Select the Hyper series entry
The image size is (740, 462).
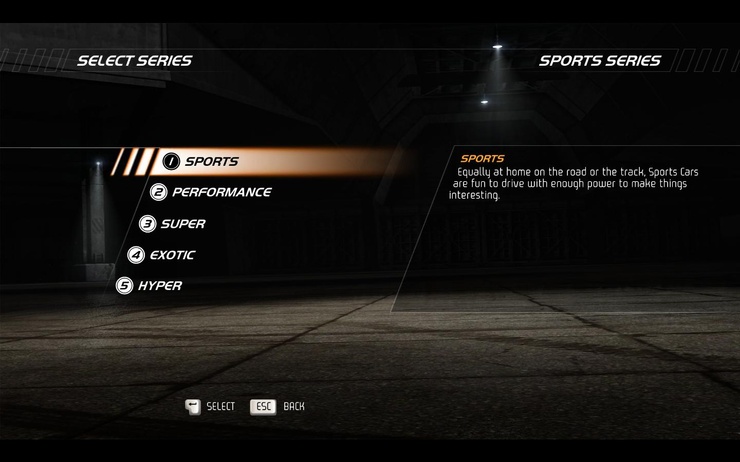point(159,286)
